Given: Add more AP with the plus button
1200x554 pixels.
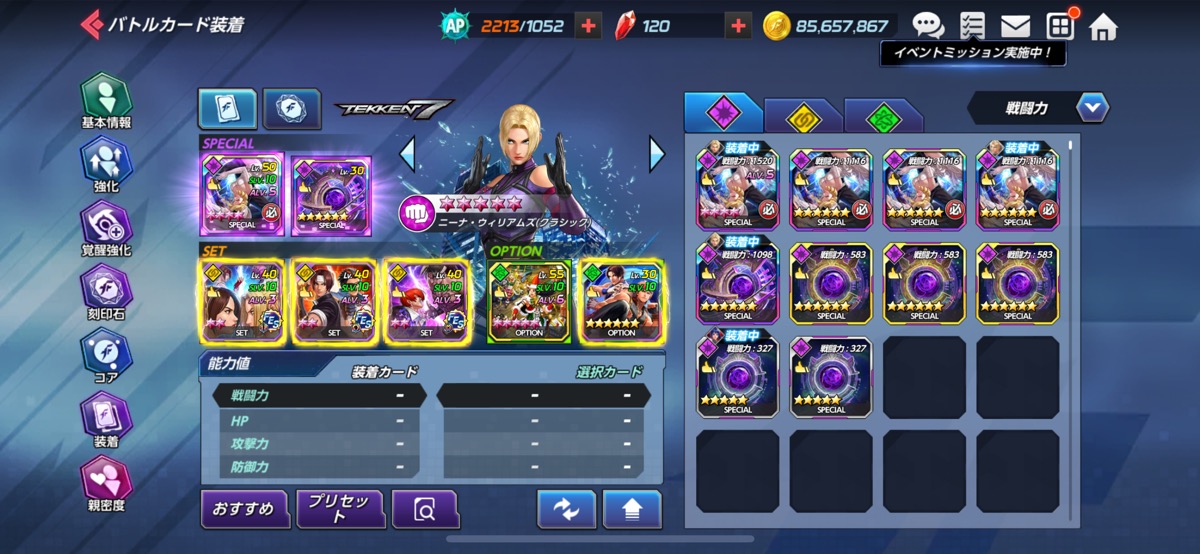Looking at the screenshot, I should (588, 27).
